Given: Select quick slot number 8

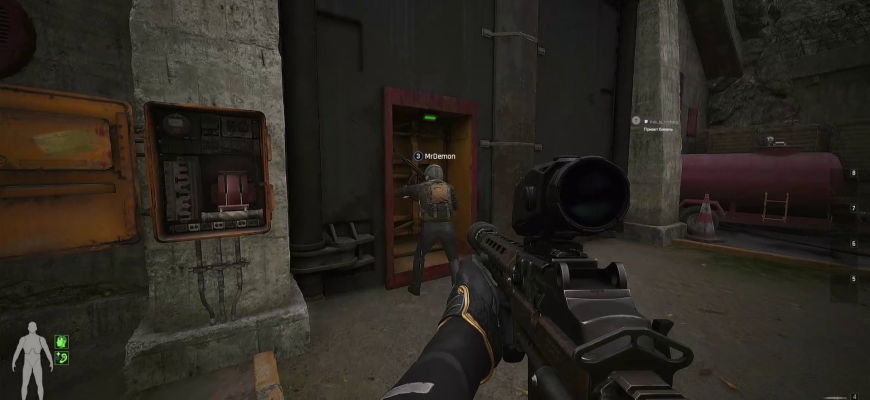Looking at the screenshot, I should [x=853, y=174].
